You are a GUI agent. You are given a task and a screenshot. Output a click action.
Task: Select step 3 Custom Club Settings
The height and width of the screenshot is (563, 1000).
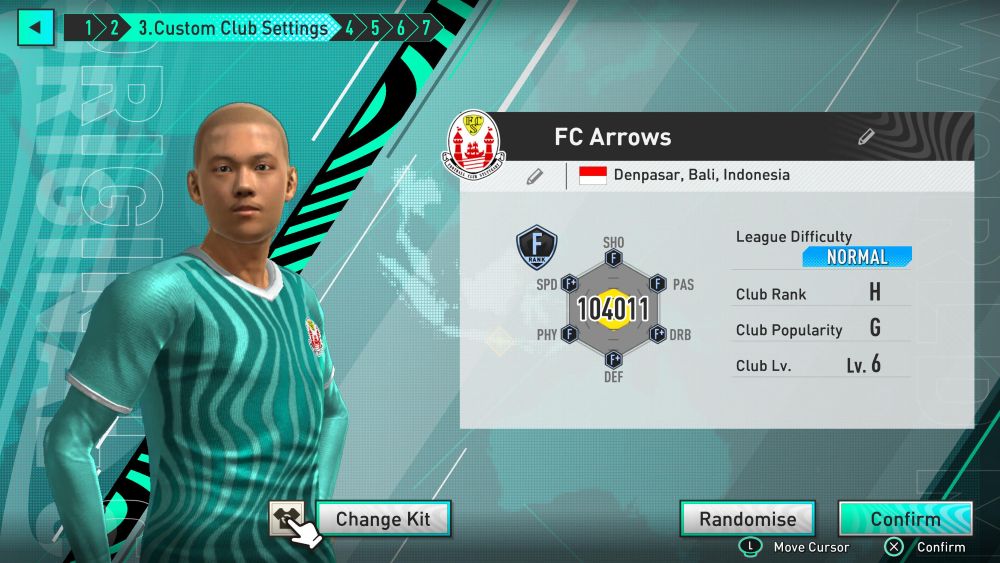pos(233,28)
